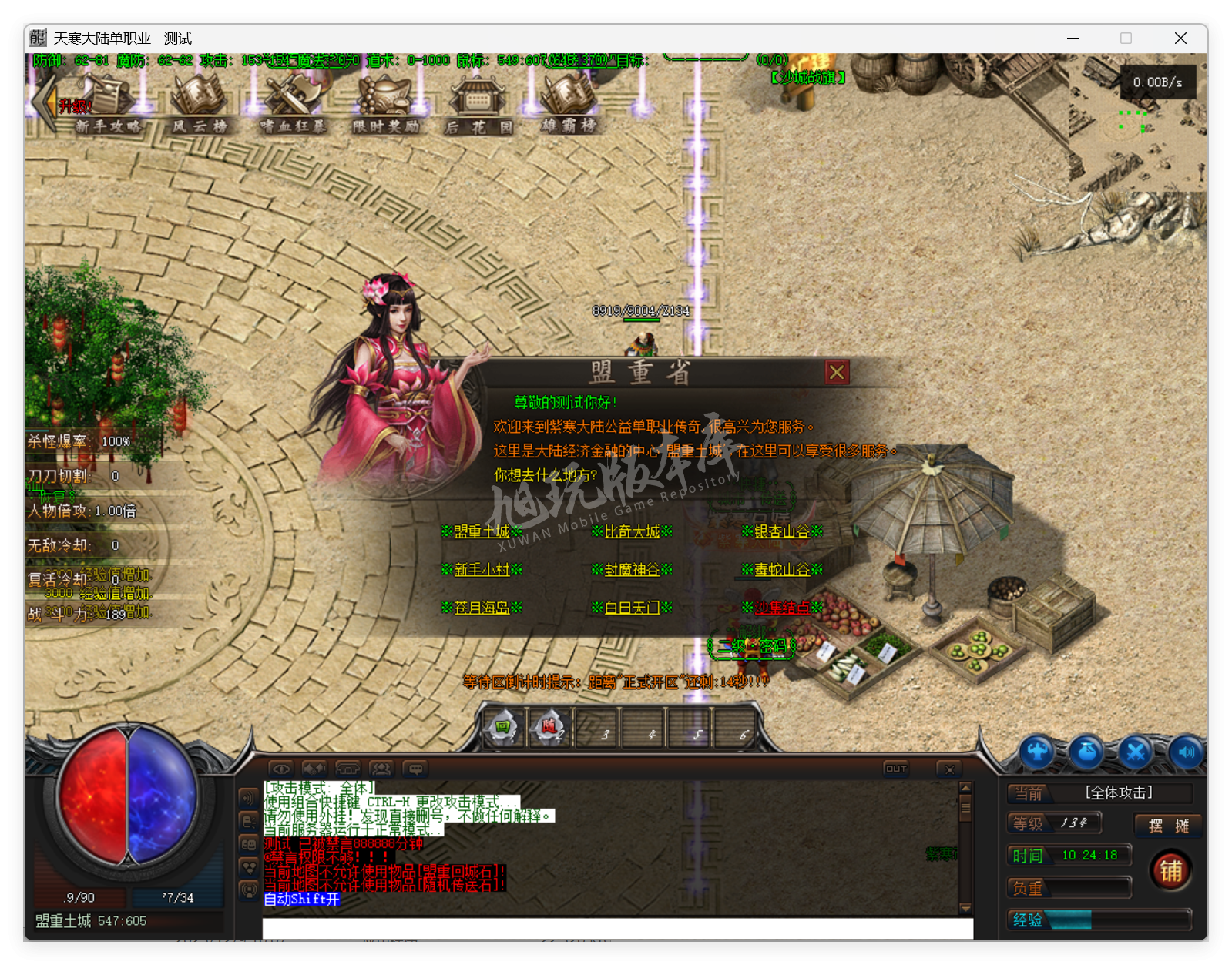Screen dimensions: 1232x965
Task: Select the crossed-swords PK mode icon
Action: pyautogui.click(x=1137, y=752)
